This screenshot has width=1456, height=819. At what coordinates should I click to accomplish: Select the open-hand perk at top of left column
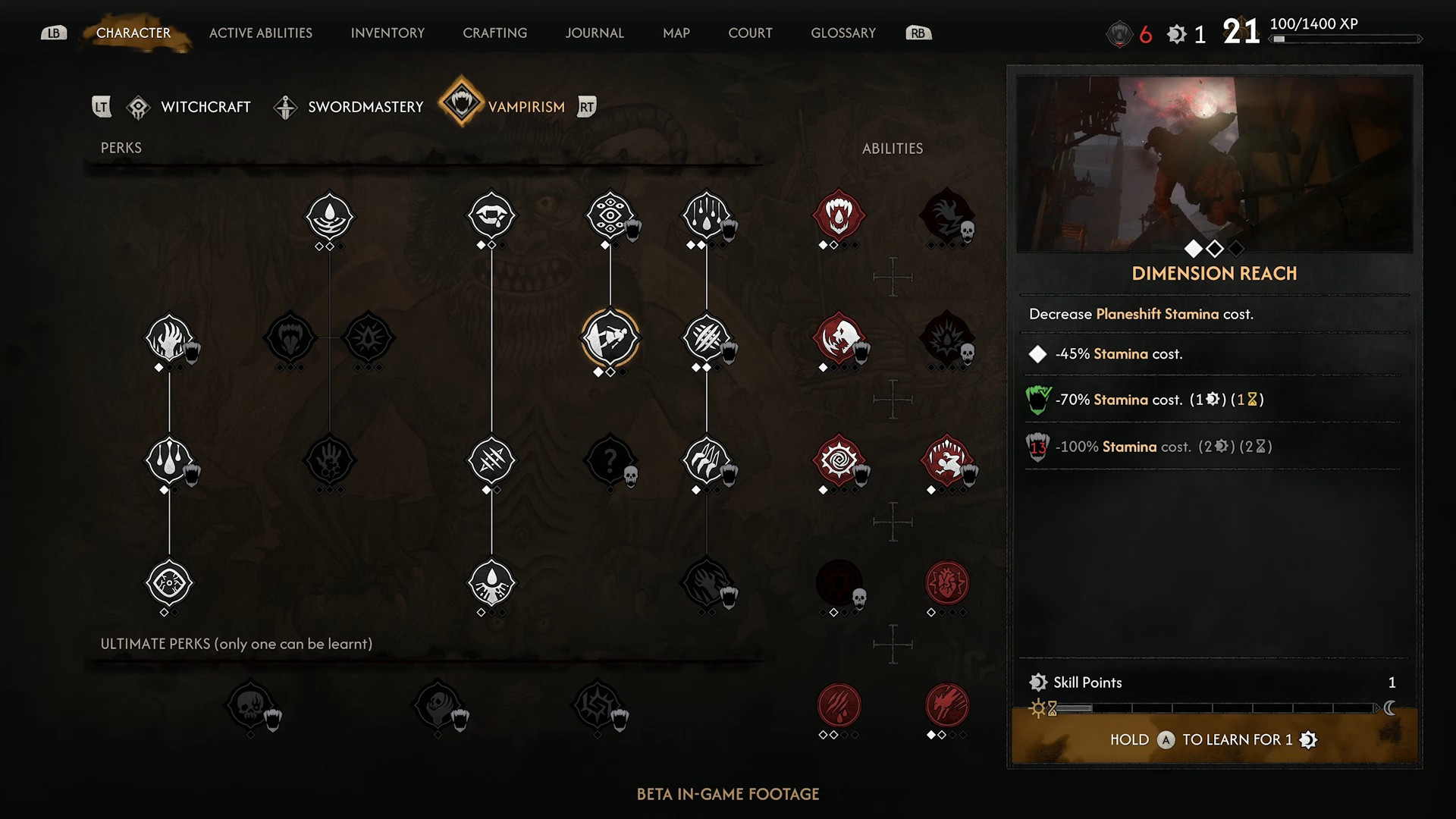(169, 341)
